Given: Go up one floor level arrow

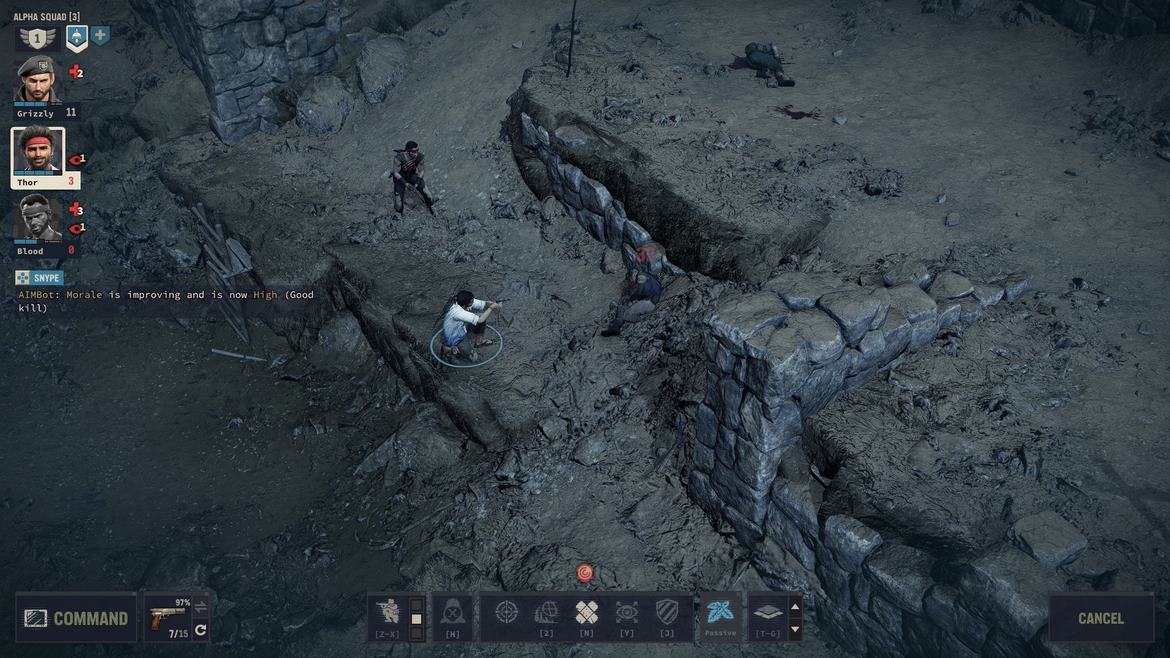Looking at the screenshot, I should click(795, 606).
